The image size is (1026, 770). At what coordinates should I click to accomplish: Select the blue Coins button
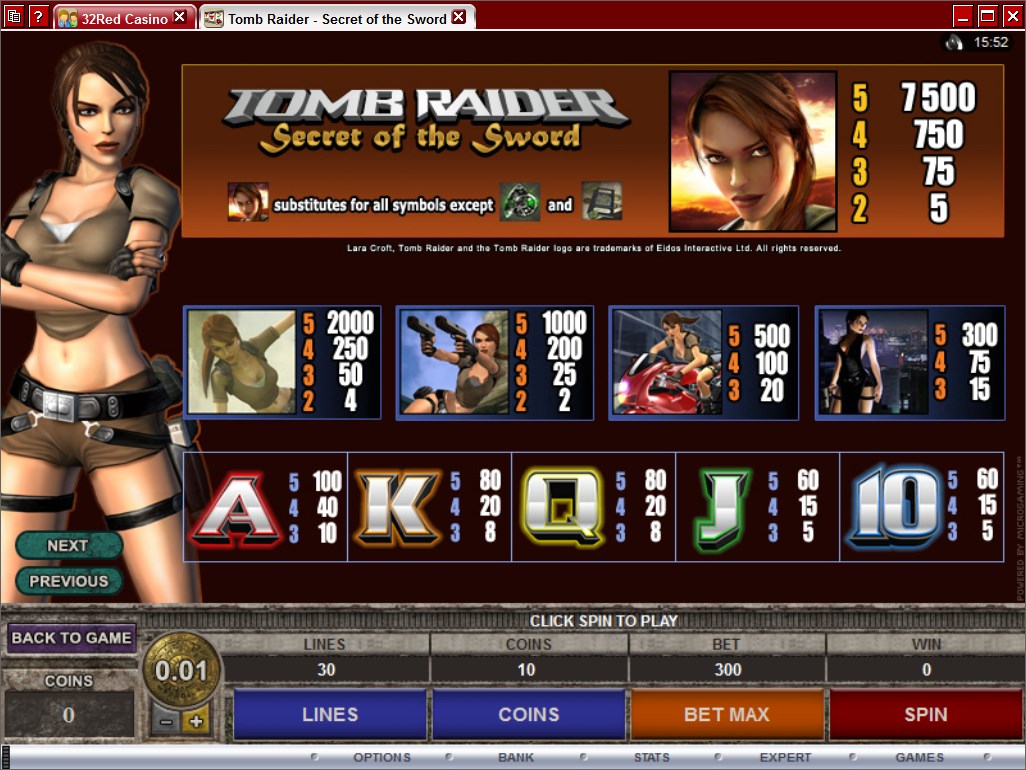(528, 714)
